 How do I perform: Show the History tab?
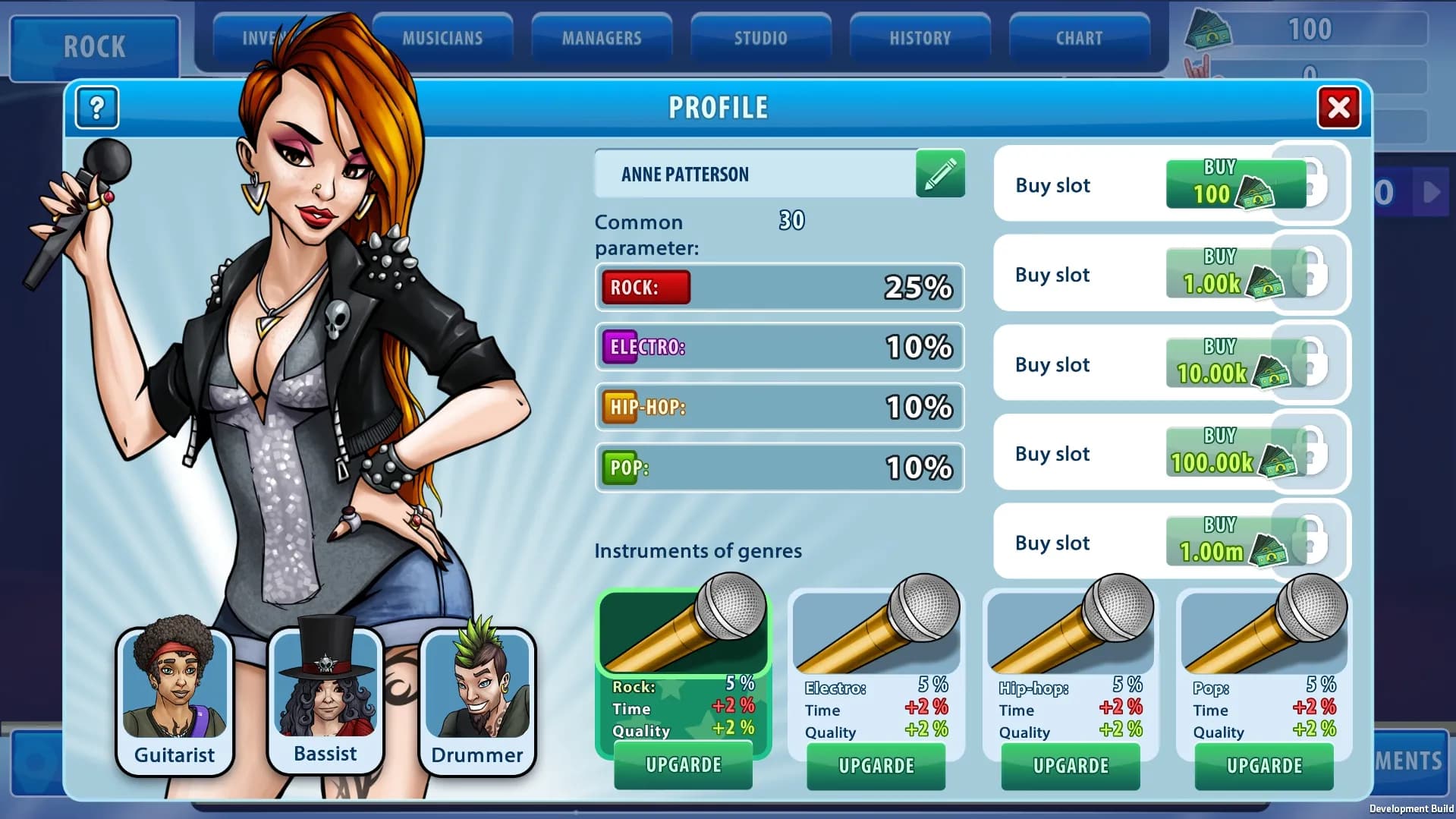(x=920, y=38)
